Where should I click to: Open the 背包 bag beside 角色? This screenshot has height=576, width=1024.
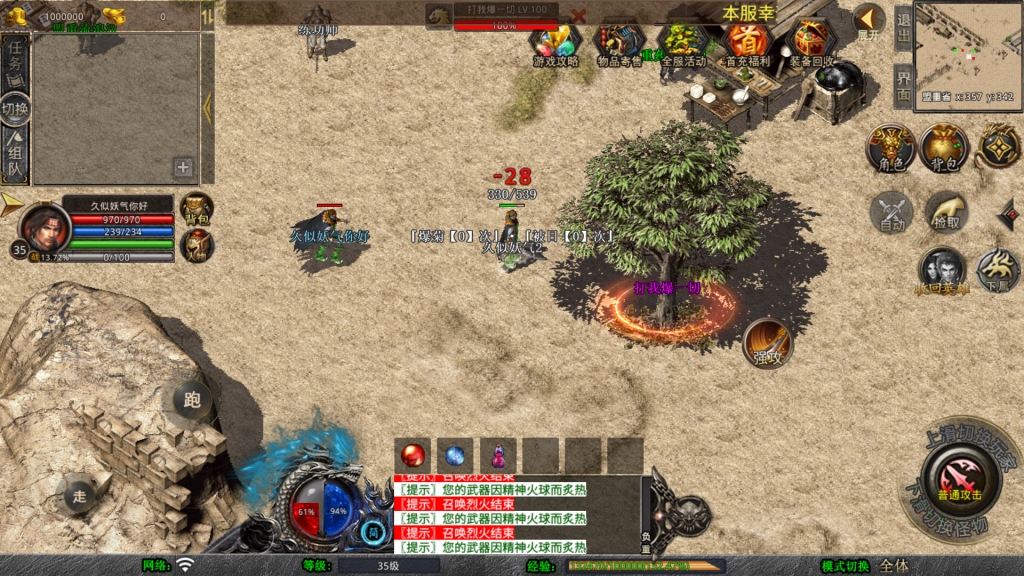(x=945, y=148)
